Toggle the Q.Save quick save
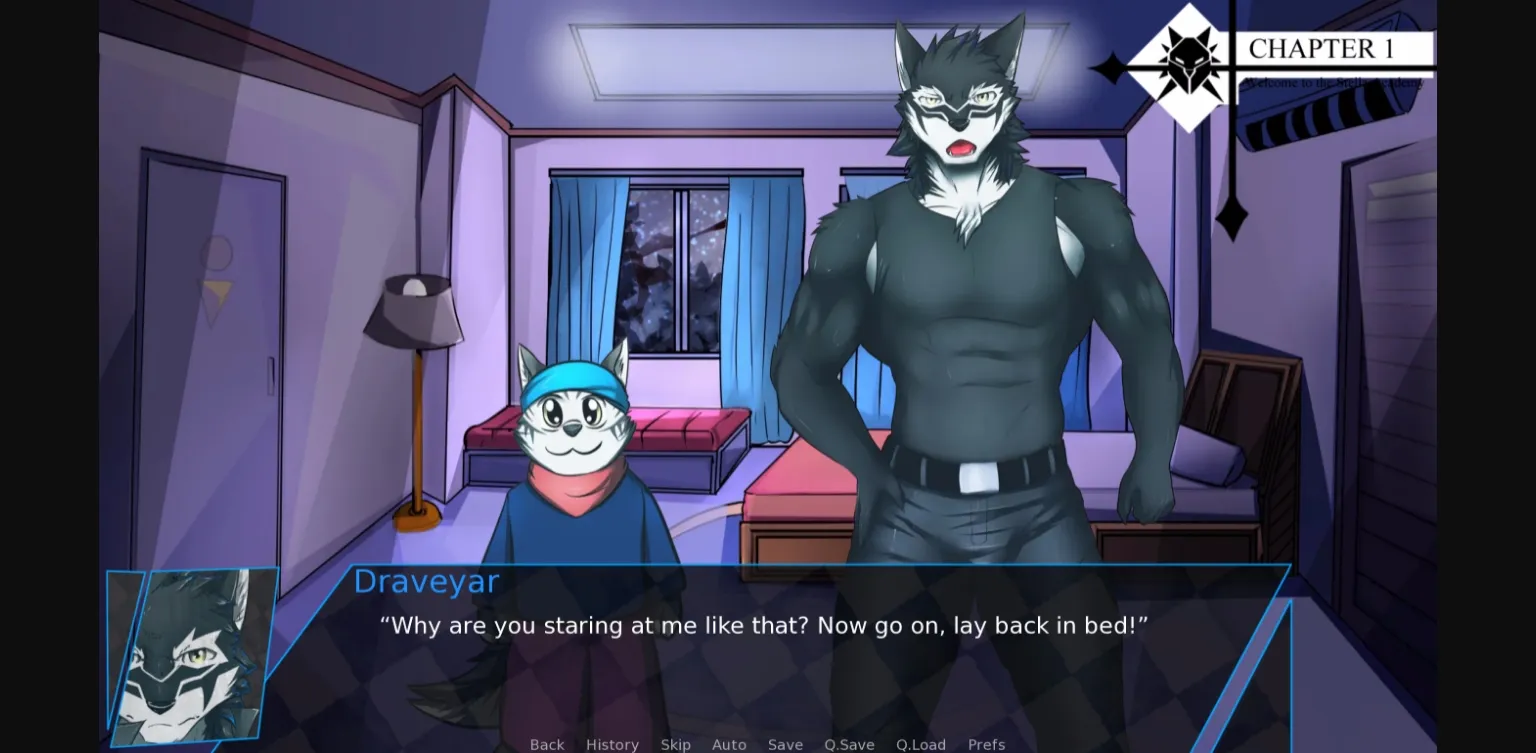The width and height of the screenshot is (1536, 753). [849, 745]
